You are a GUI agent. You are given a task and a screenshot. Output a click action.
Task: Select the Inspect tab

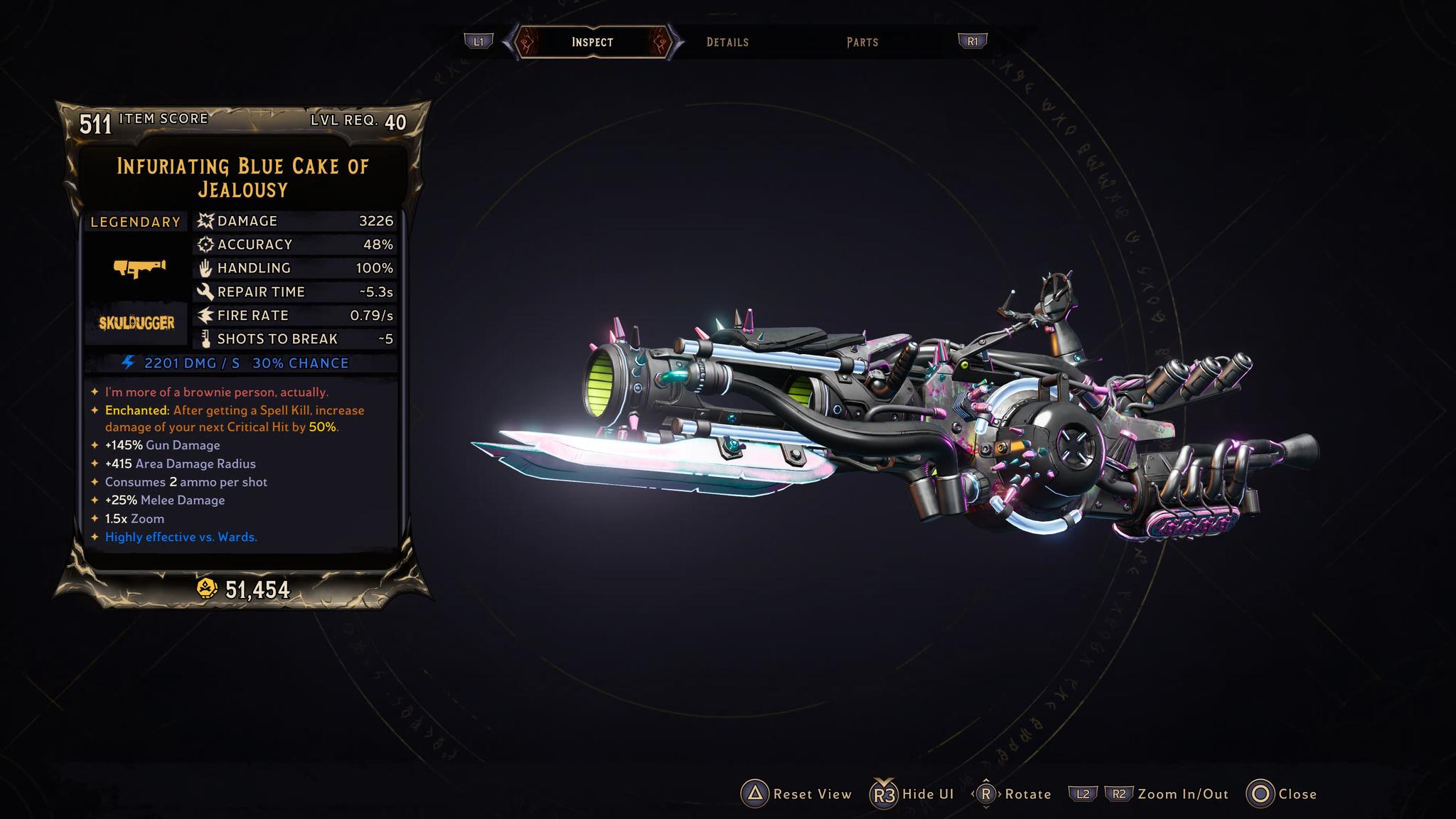[x=592, y=42]
